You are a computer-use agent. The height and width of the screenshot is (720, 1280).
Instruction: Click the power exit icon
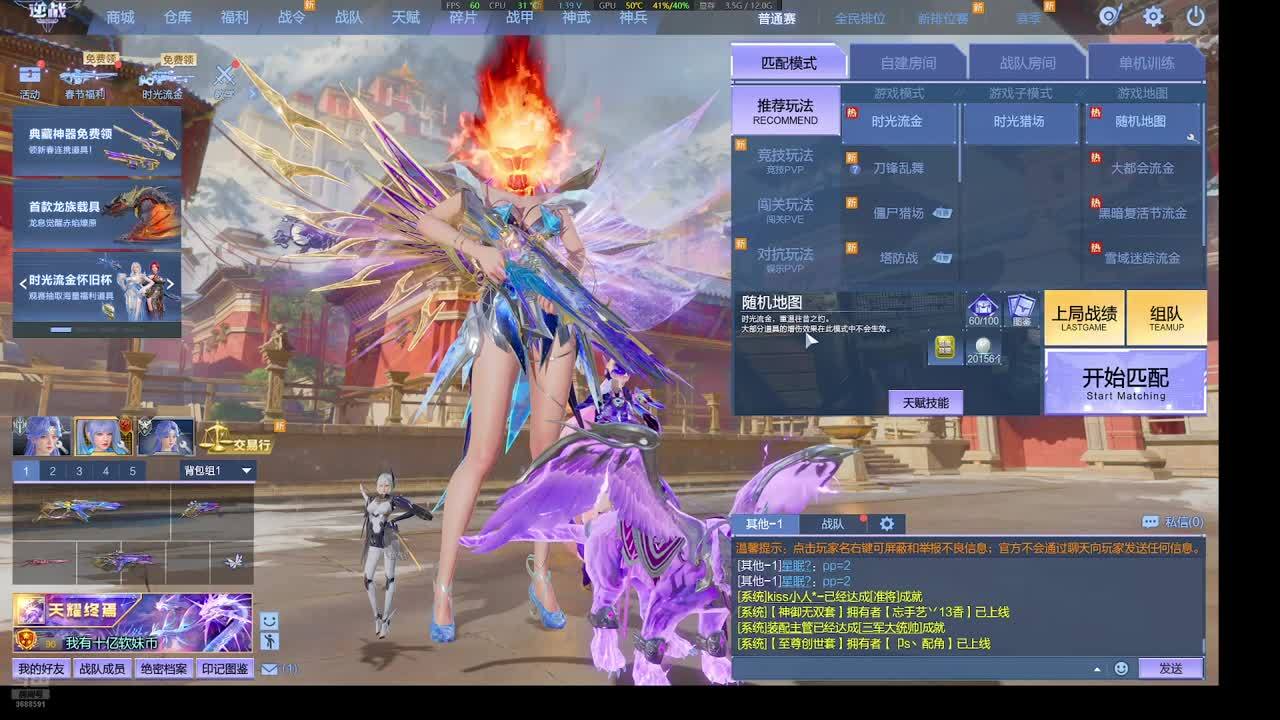1195,16
